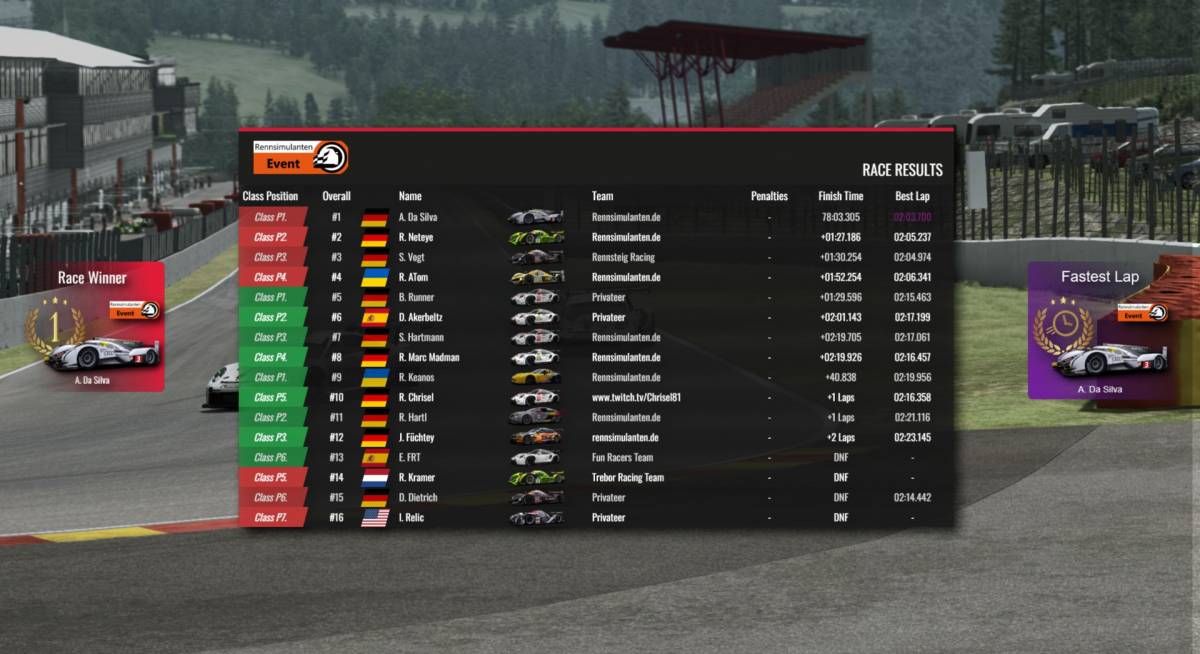Click the Rennsimulanten Event logo above the table
This screenshot has width=1200, height=654.
(300, 157)
